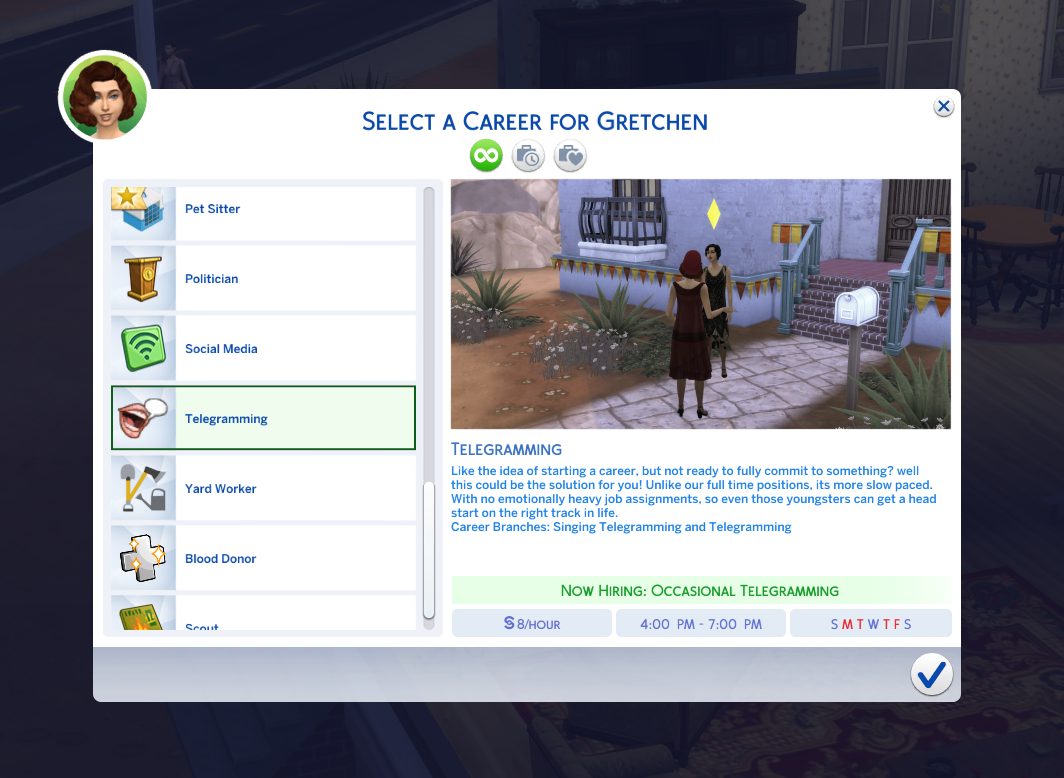The image size is (1064, 778).
Task: Select the Blood Donor career
Action: point(264,559)
